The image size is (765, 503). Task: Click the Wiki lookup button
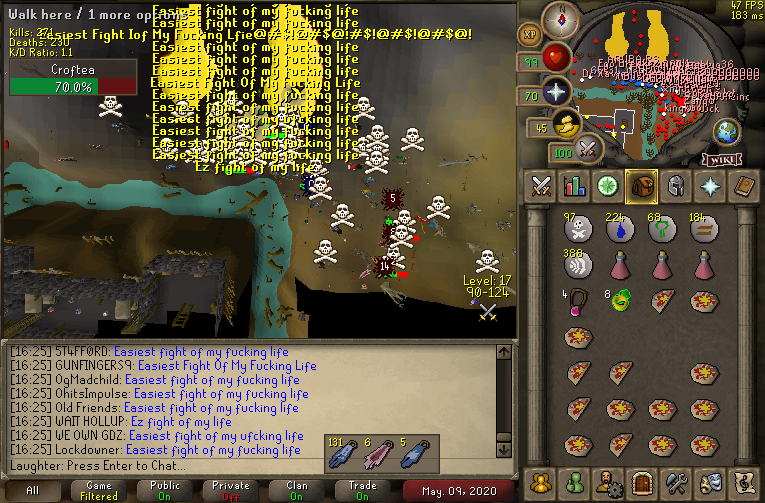(721, 158)
